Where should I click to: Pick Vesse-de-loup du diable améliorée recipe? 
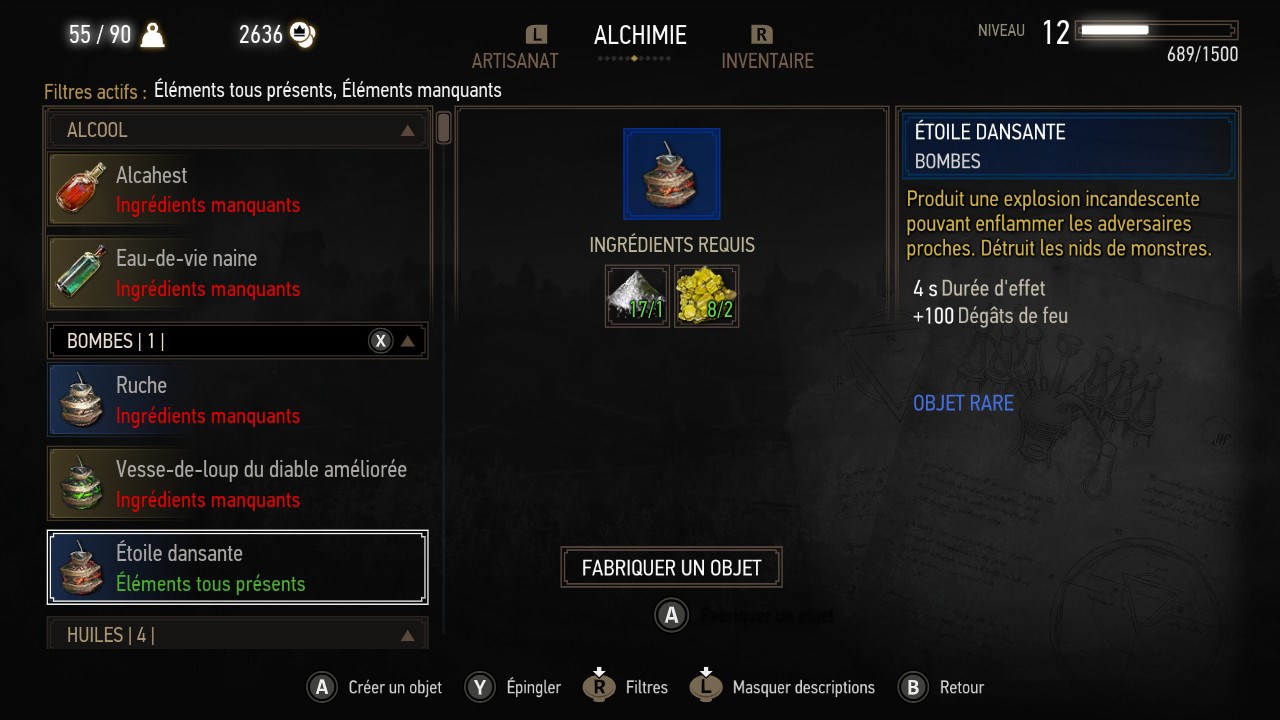point(238,484)
